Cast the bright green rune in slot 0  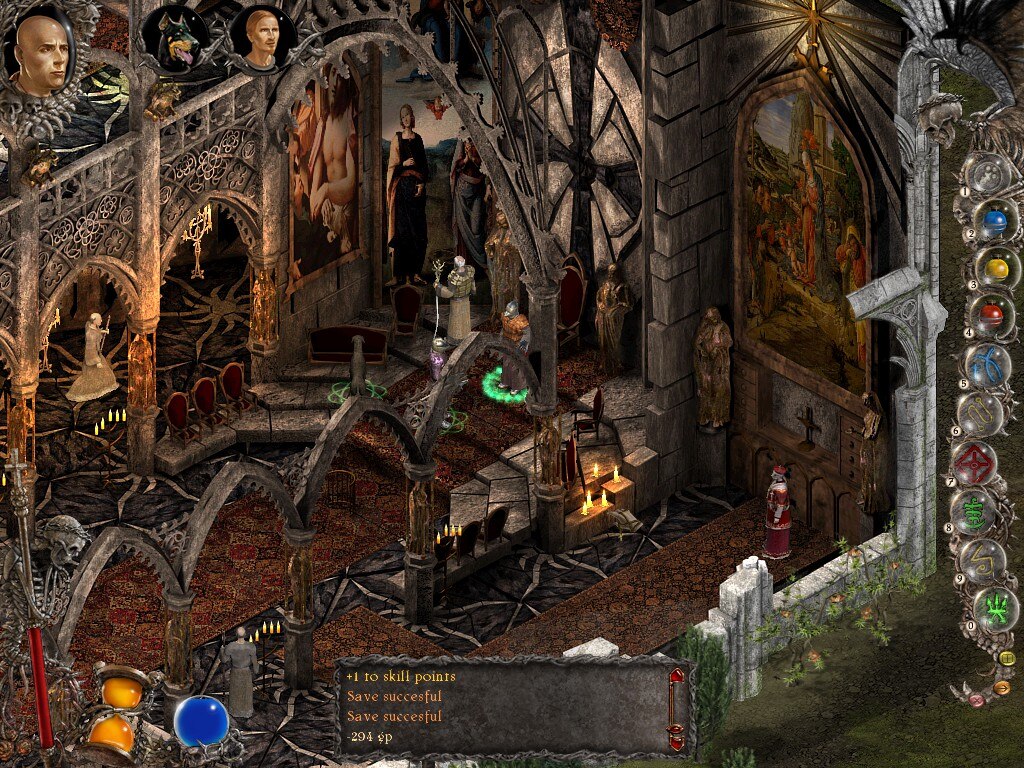click(x=996, y=607)
